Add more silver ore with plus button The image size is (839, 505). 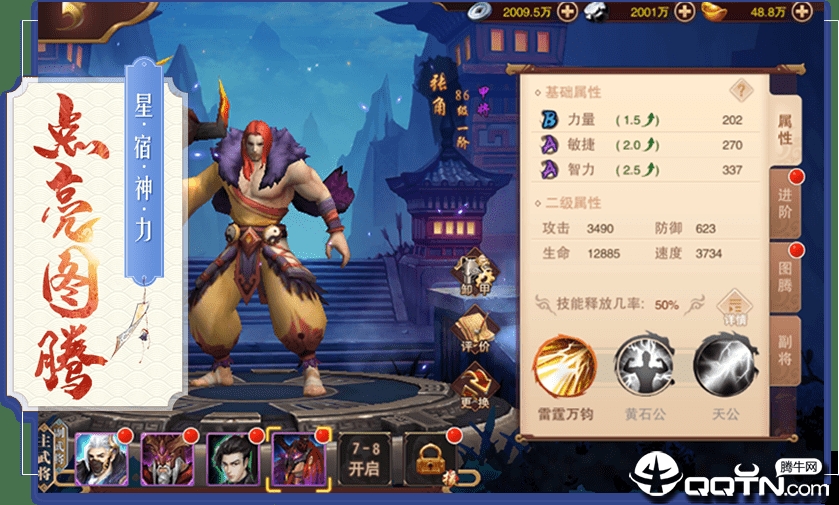pyautogui.click(x=684, y=12)
